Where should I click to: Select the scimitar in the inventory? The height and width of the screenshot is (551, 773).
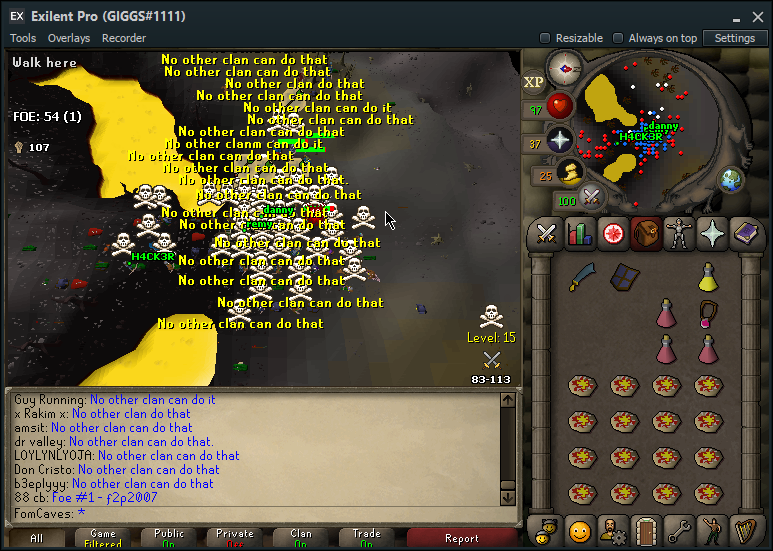[584, 277]
